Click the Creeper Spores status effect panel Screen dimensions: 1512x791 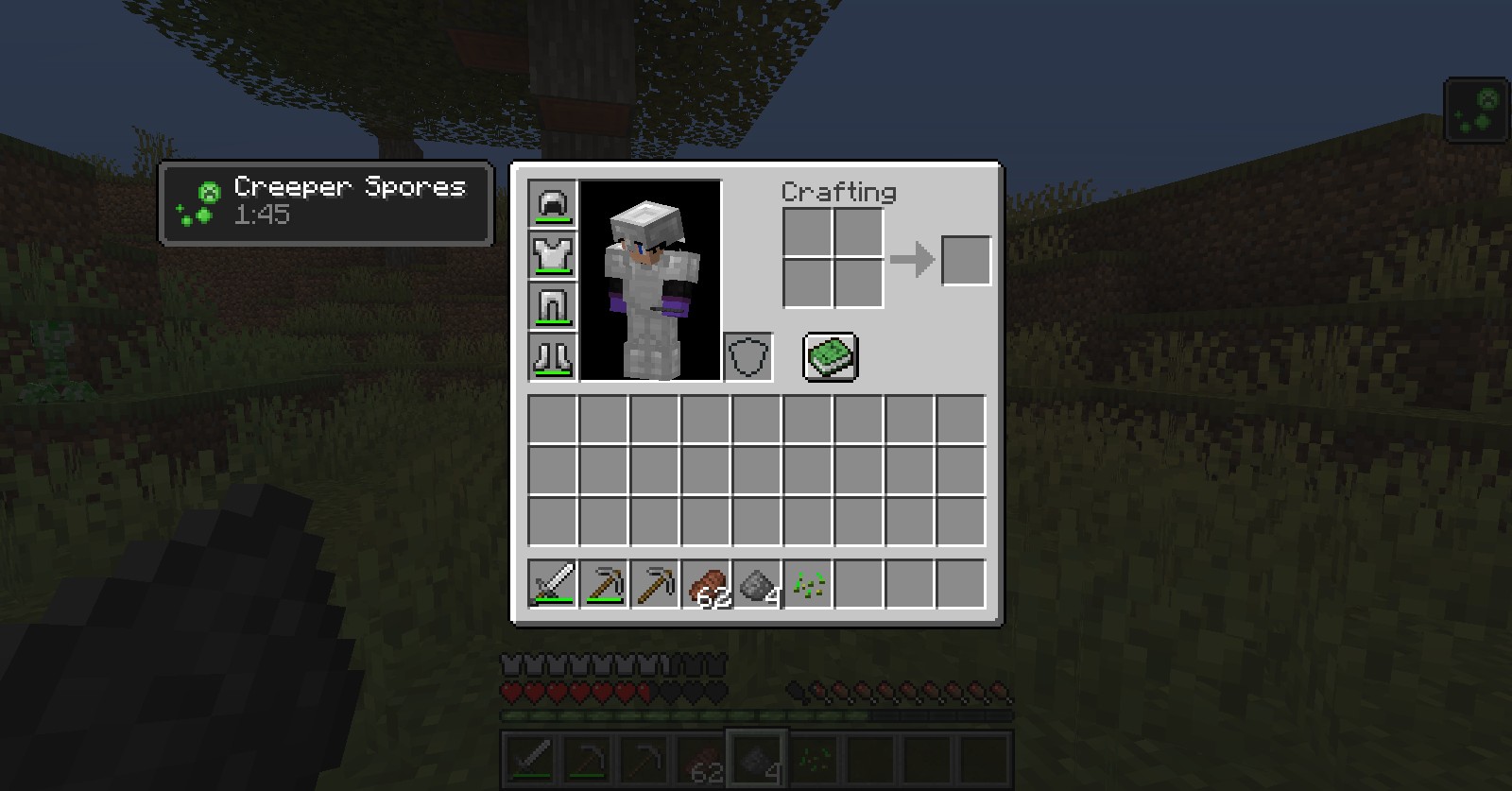(326, 203)
